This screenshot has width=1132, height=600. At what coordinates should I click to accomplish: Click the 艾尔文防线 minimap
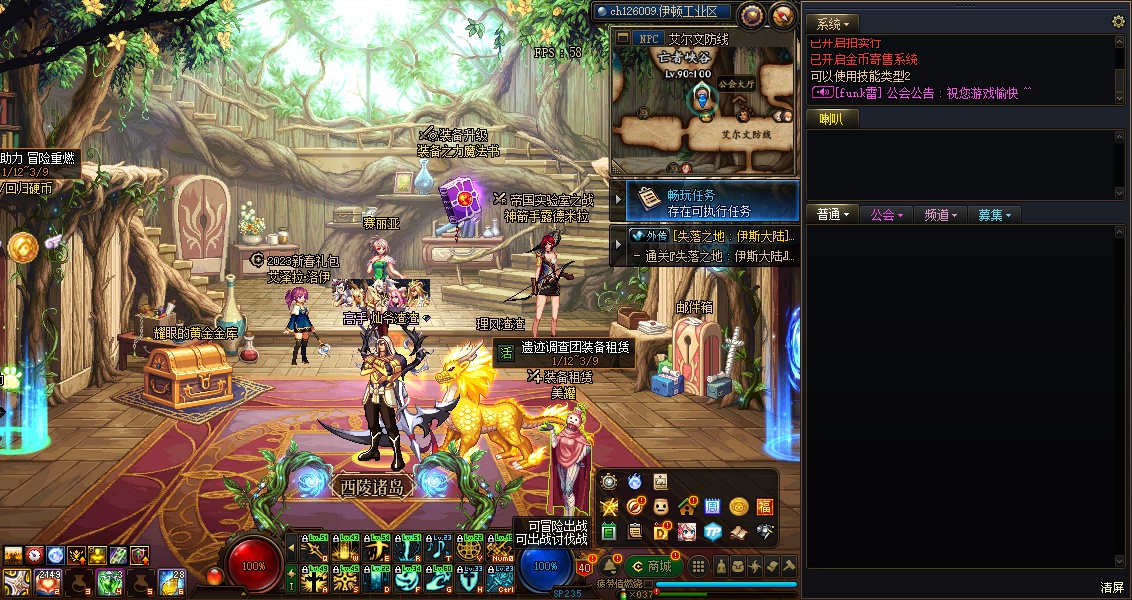click(x=703, y=110)
